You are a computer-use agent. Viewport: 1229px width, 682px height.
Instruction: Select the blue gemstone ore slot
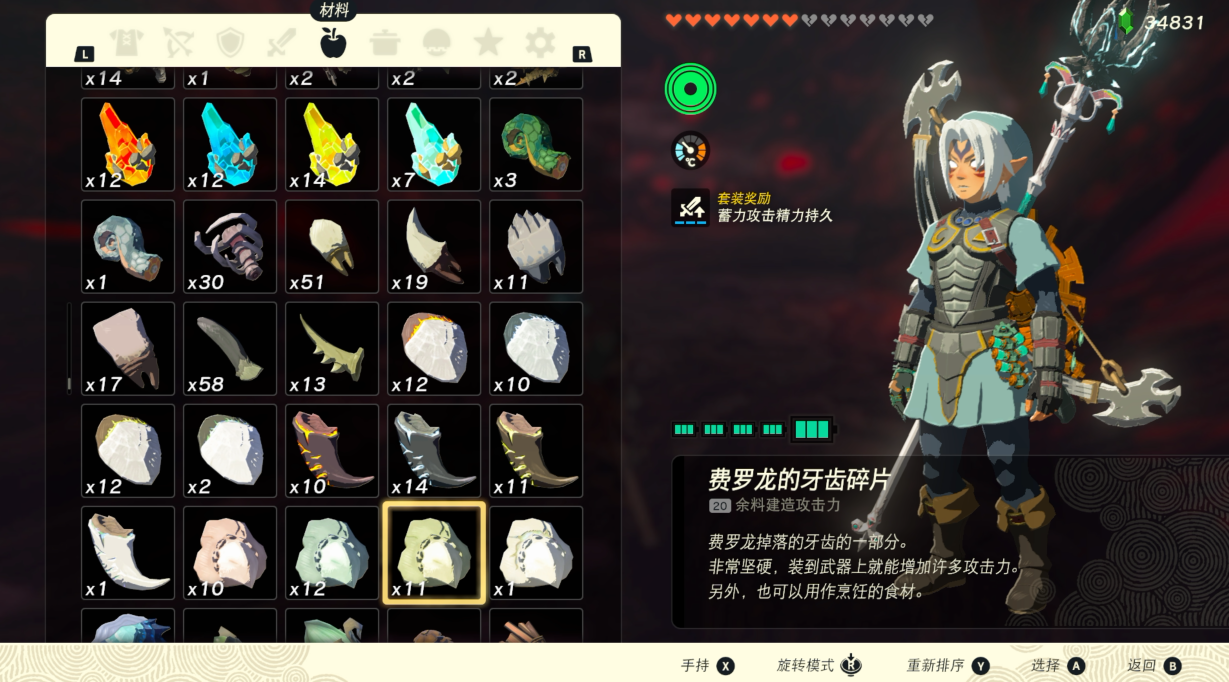coord(230,144)
